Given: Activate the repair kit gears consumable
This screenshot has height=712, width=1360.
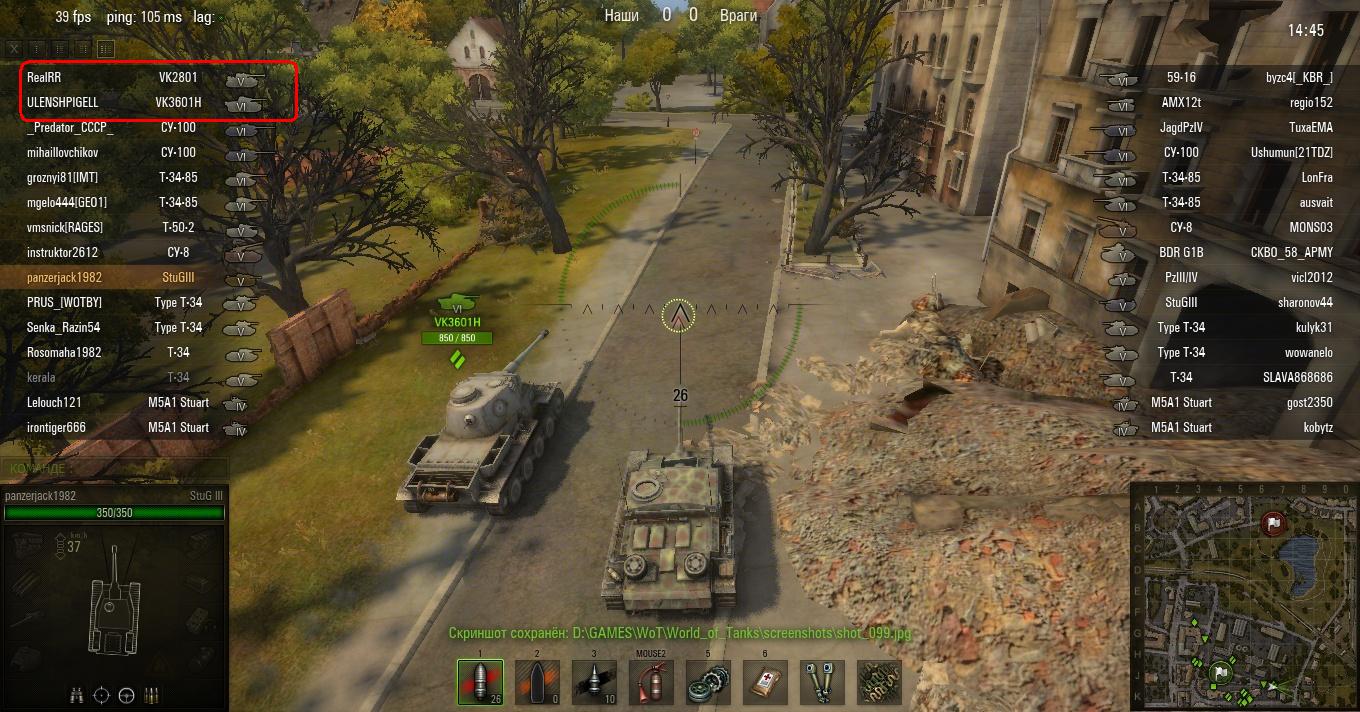Looking at the screenshot, I should 708,682.
